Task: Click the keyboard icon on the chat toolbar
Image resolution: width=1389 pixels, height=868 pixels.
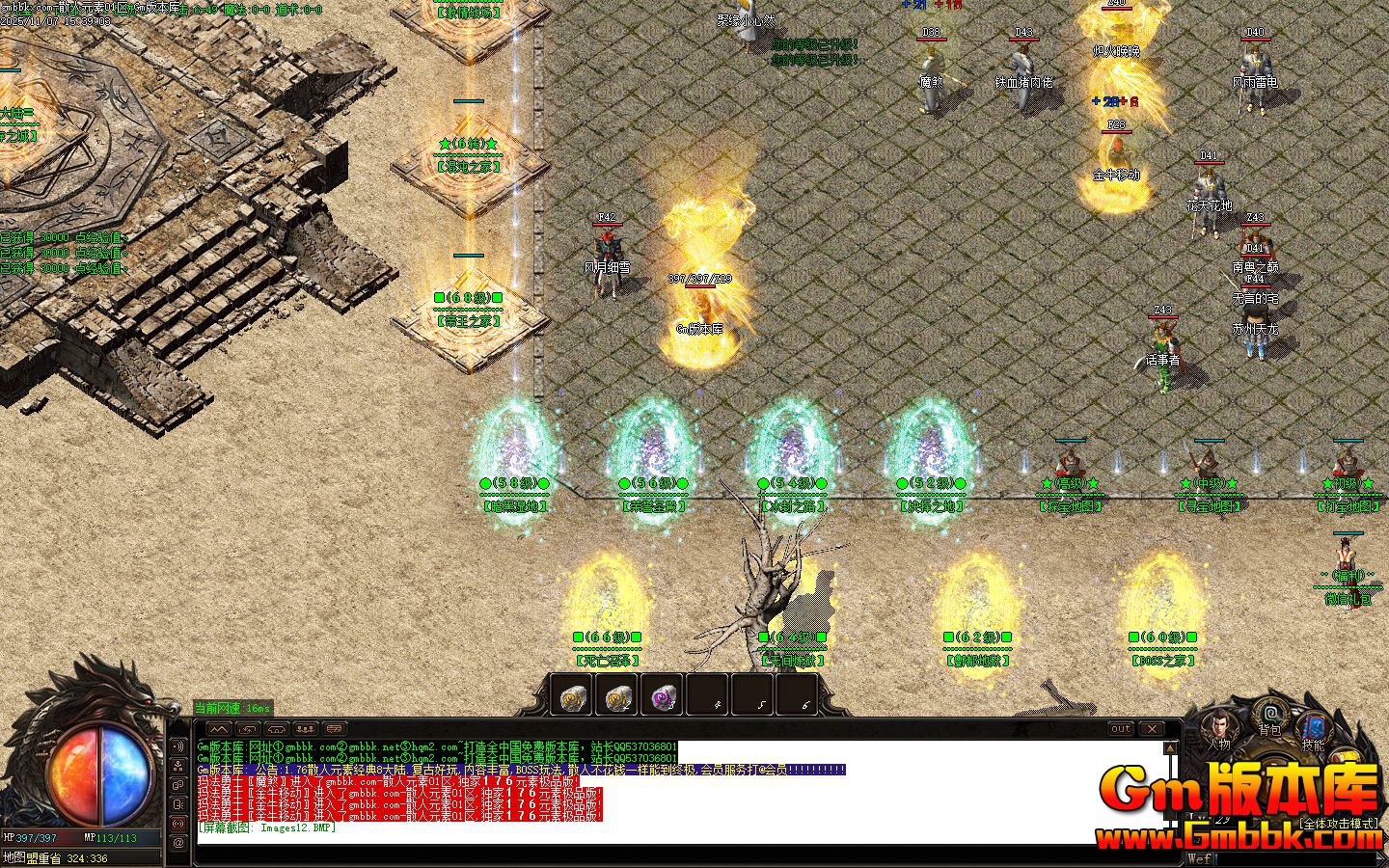Action: pos(336,729)
